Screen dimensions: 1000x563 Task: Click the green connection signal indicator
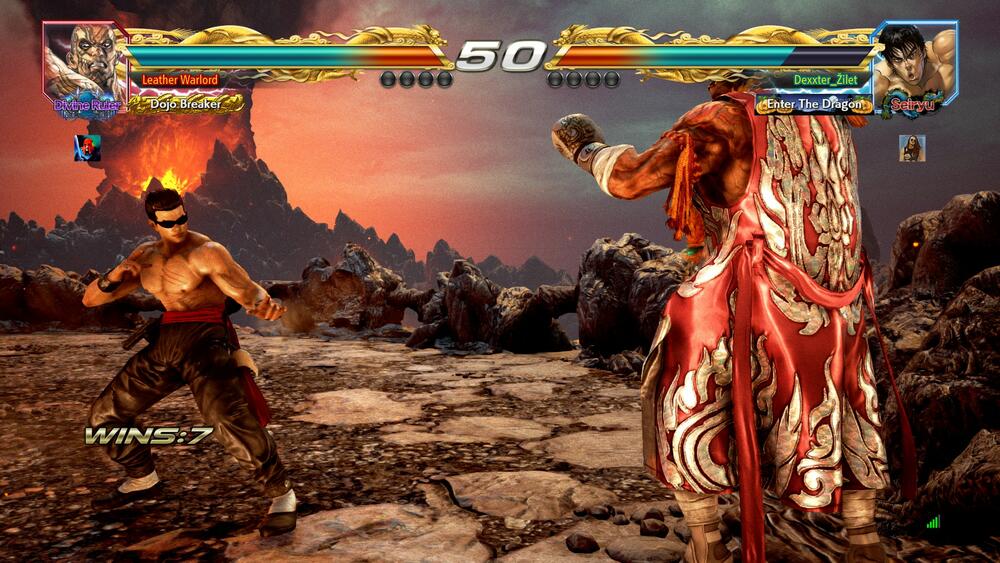click(934, 521)
